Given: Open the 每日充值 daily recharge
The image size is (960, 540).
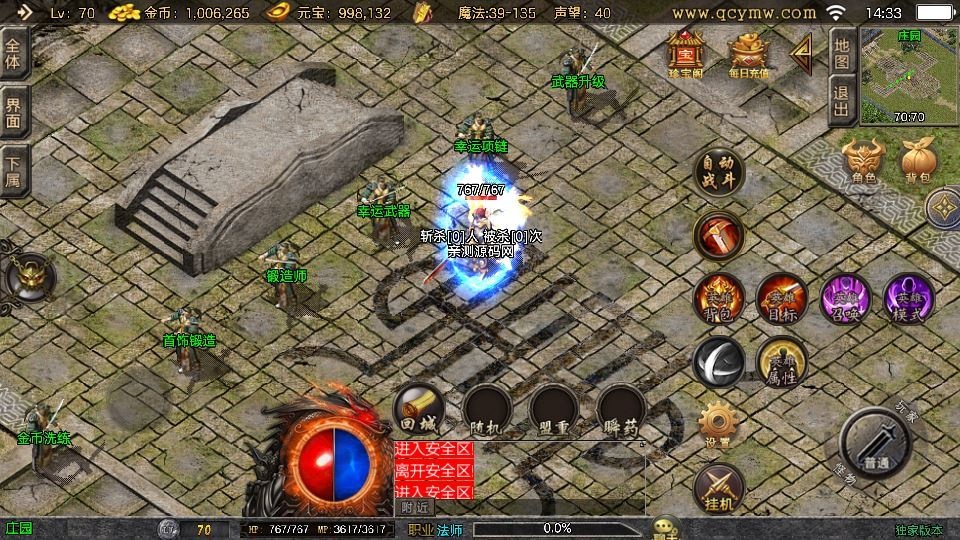Looking at the screenshot, I should 747,53.
